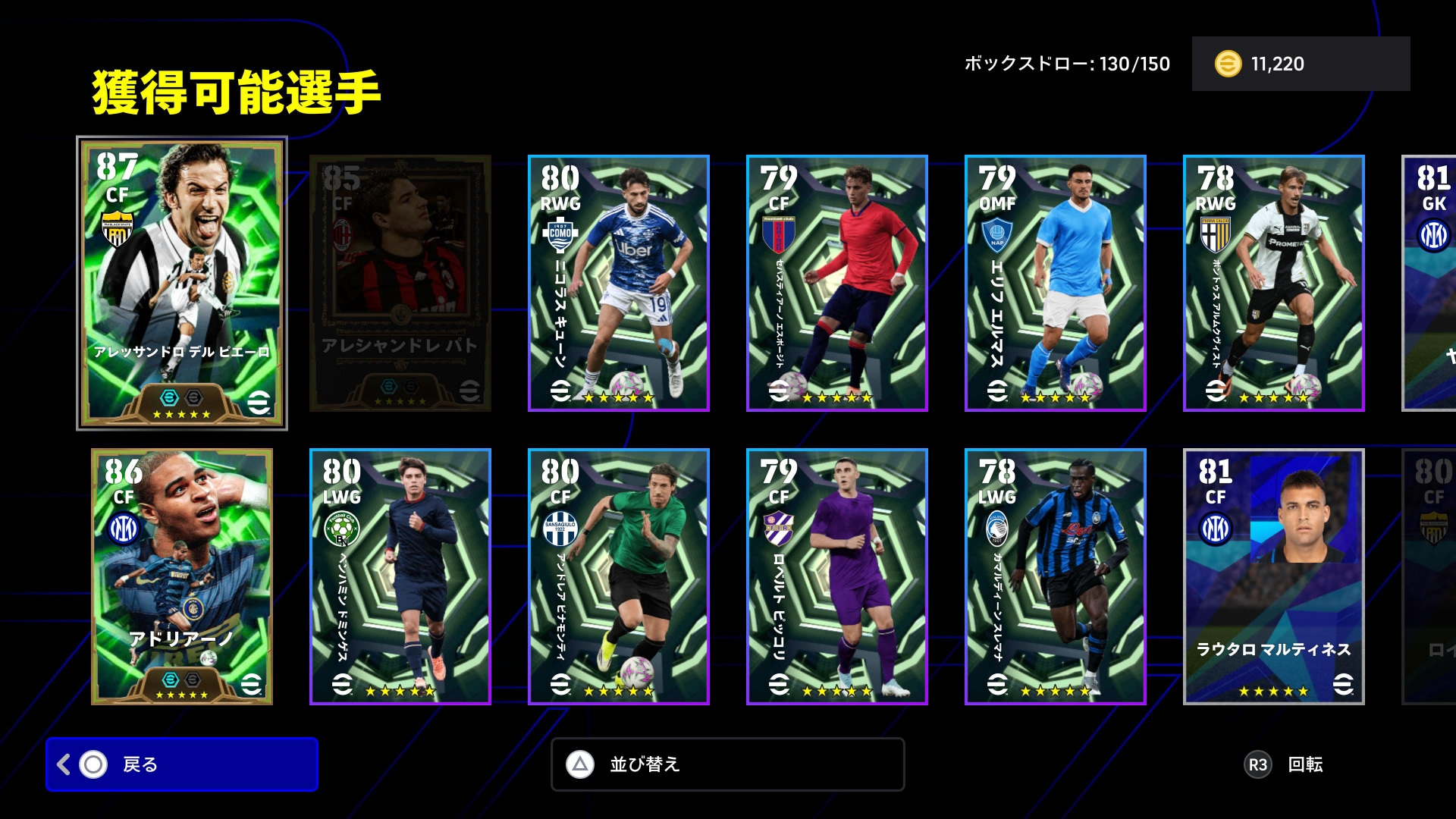Pick the 80 RWG Como player card
This screenshot has width=1456, height=819.
pos(619,283)
